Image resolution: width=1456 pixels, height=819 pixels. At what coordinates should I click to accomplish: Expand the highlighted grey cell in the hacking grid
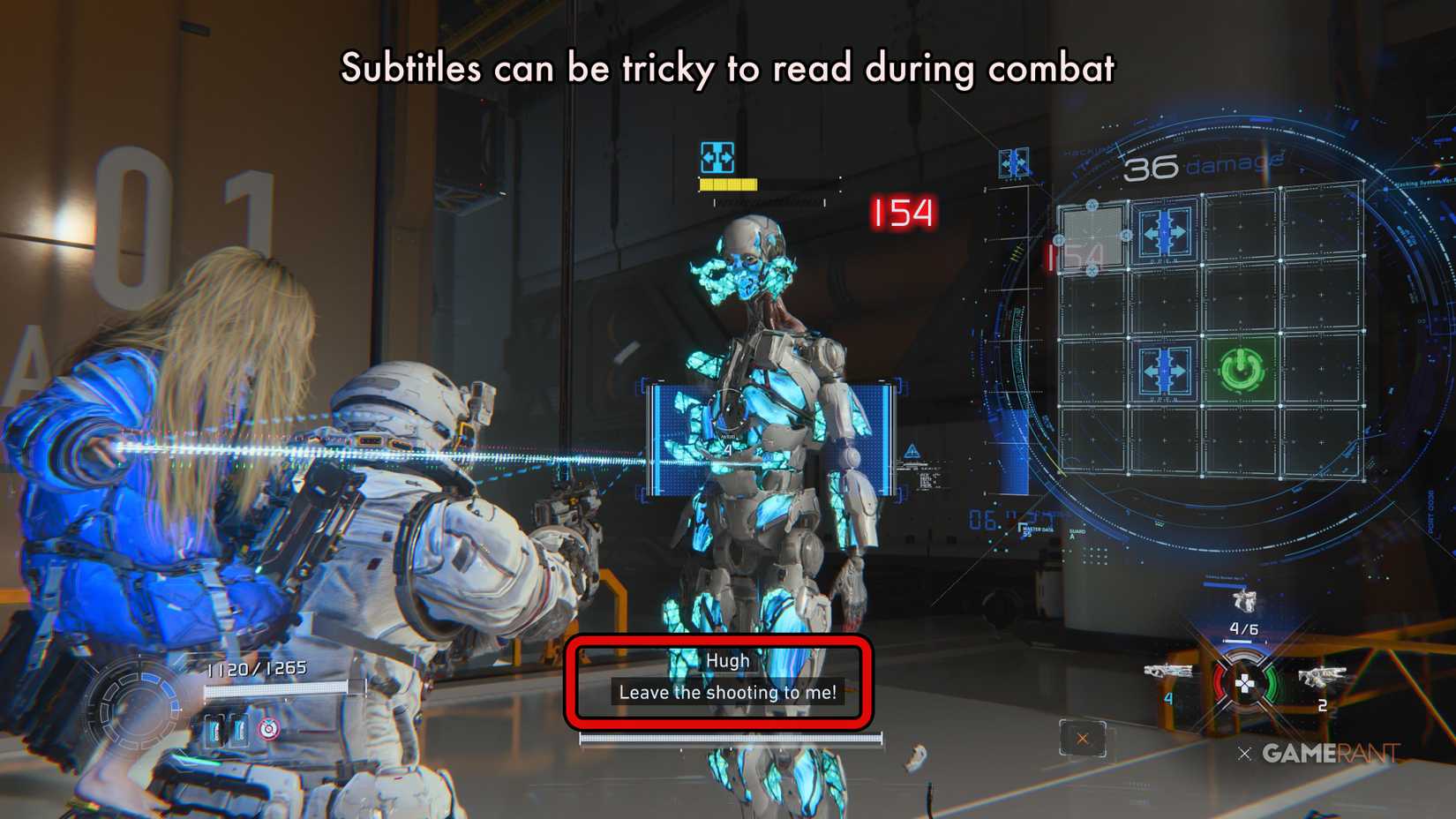(x=1093, y=237)
